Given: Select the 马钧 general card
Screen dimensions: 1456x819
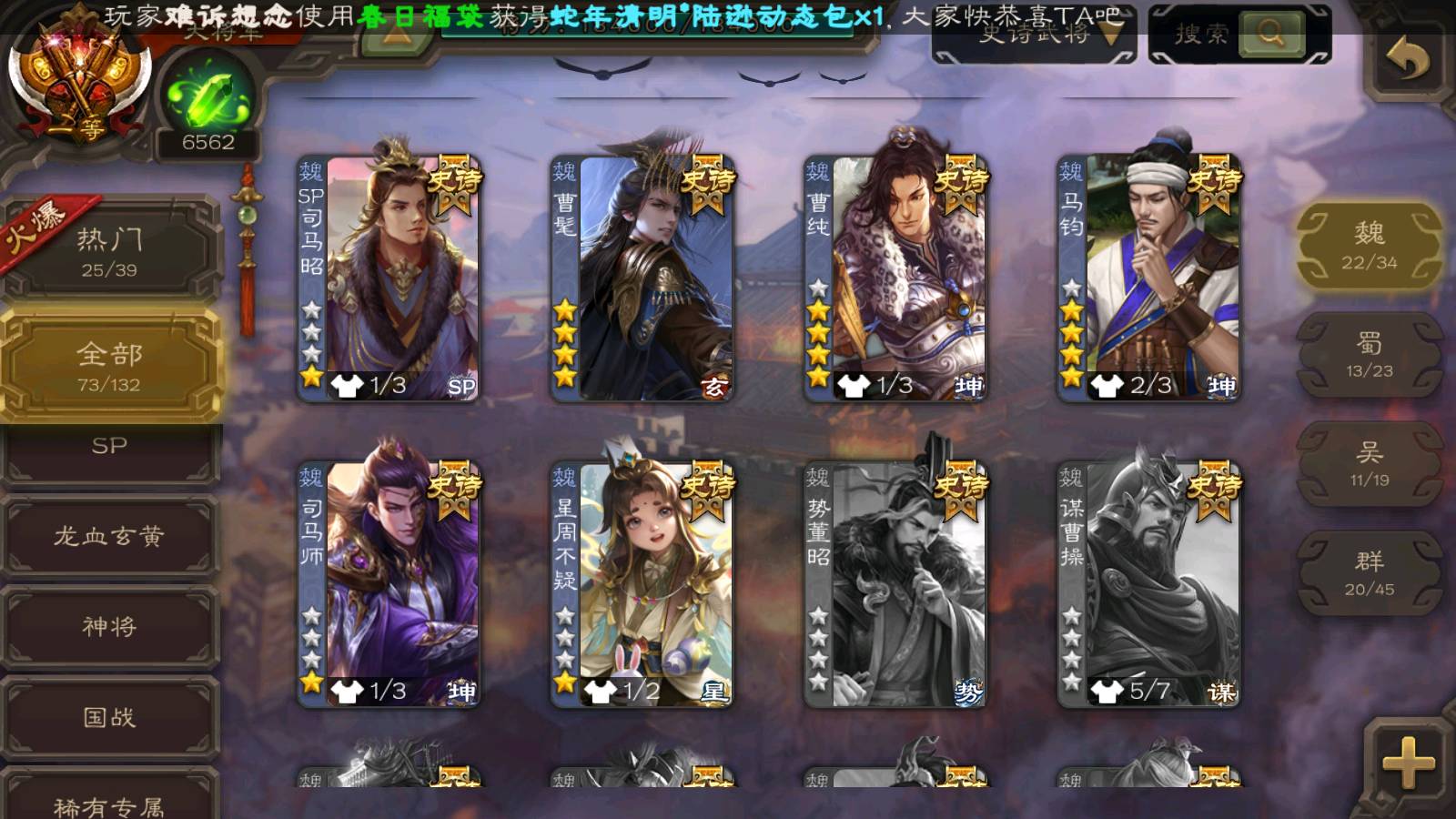Looking at the screenshot, I should point(1148,278).
